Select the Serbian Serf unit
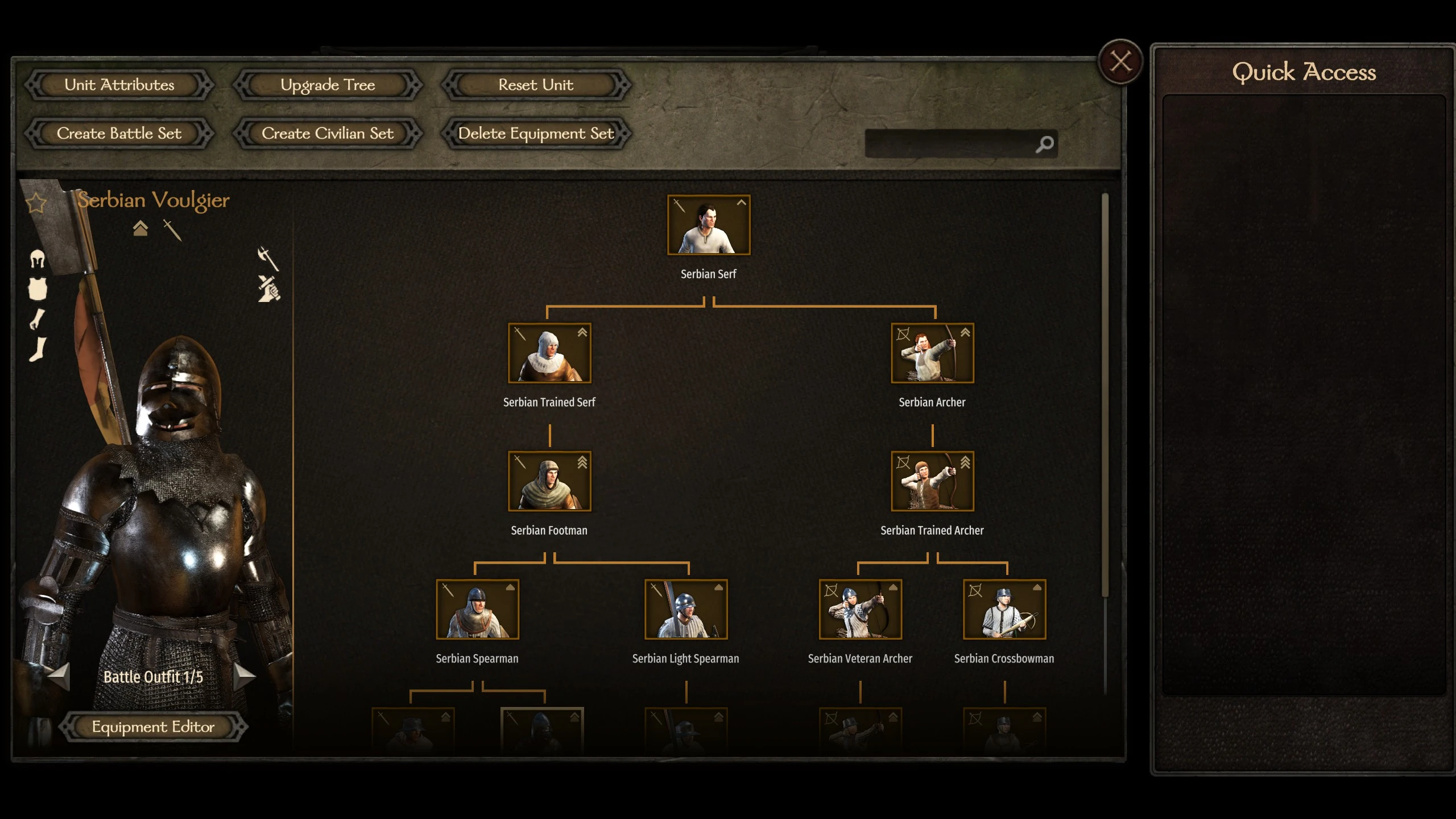1456x819 pixels. [709, 225]
